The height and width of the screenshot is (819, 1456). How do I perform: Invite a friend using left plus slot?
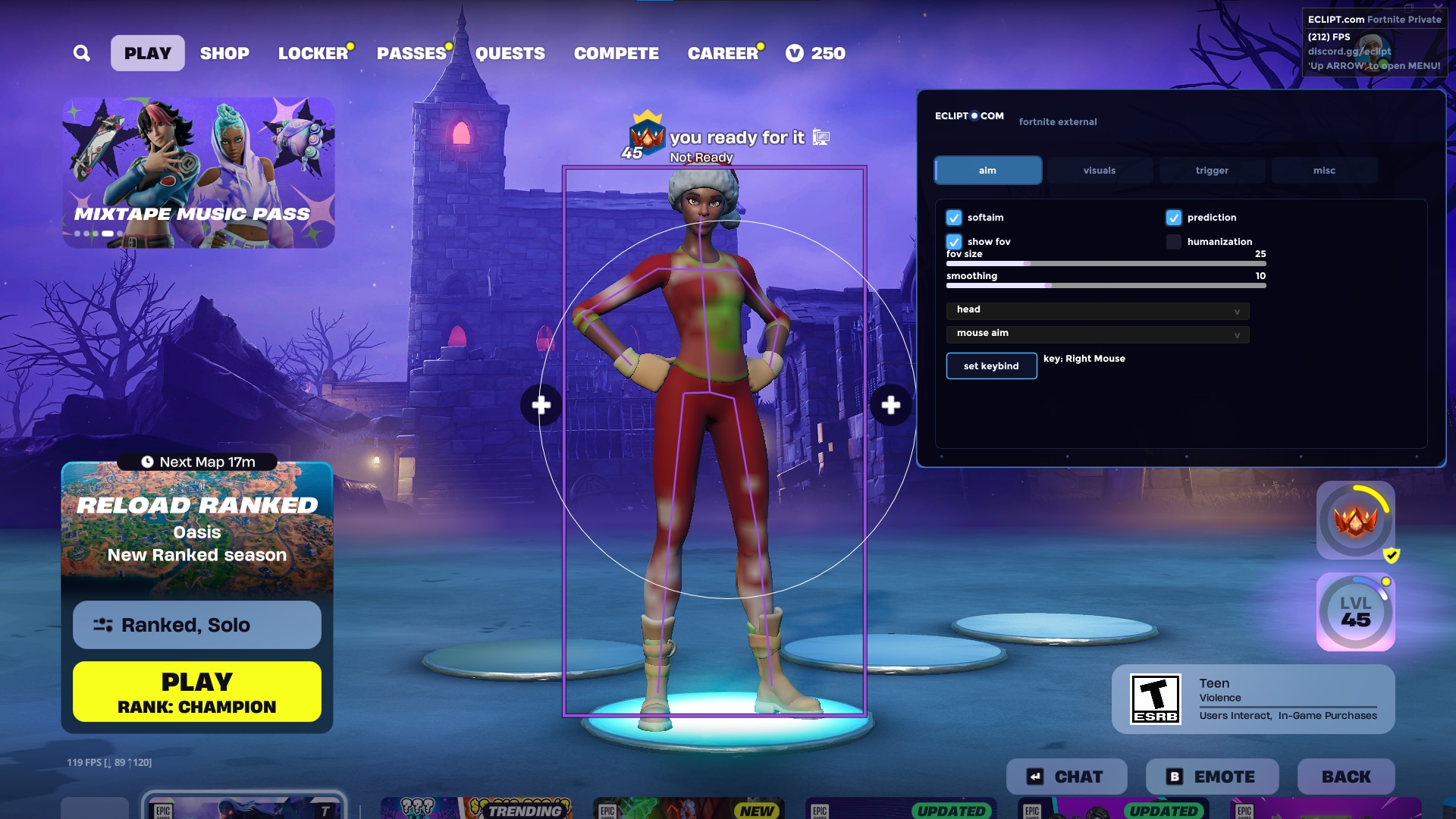(541, 405)
